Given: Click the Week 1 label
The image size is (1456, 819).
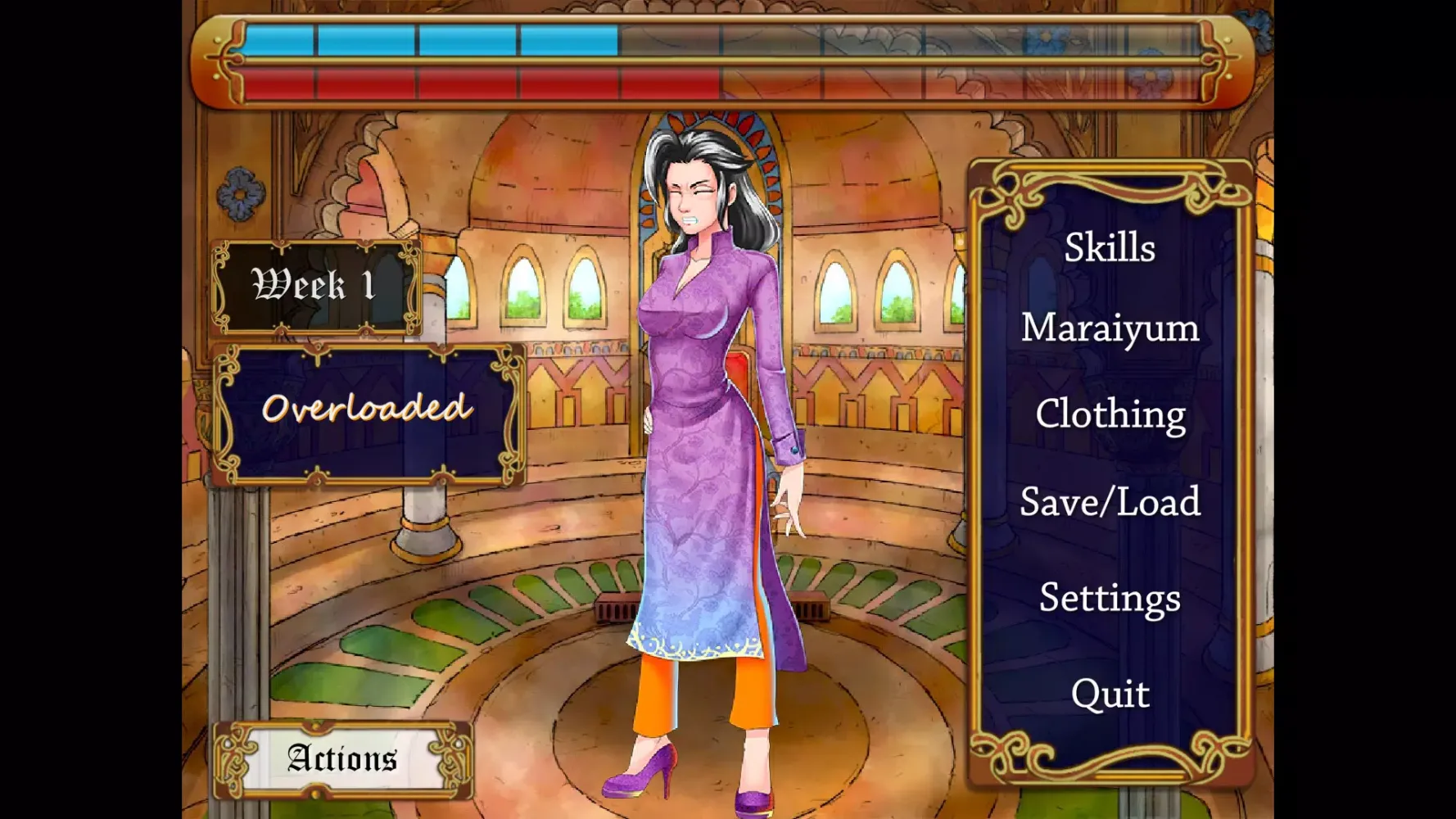Looking at the screenshot, I should click(x=316, y=286).
